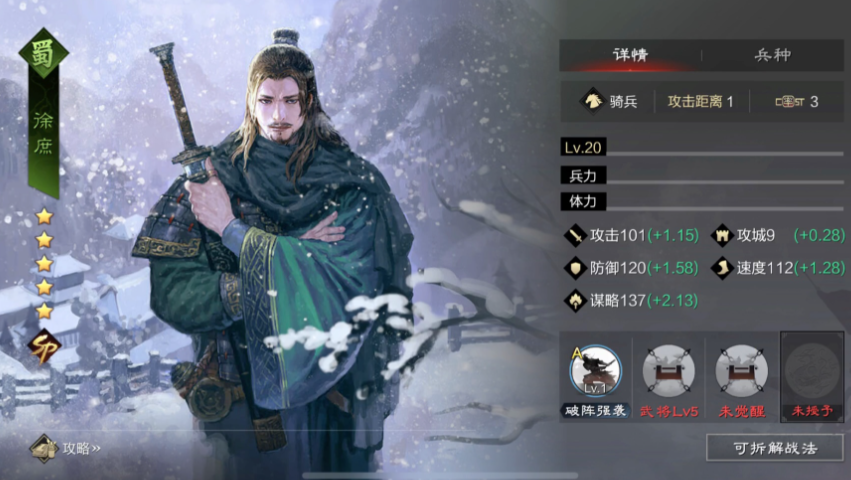
Task: Switch to the 兵种 tab
Action: 771,55
